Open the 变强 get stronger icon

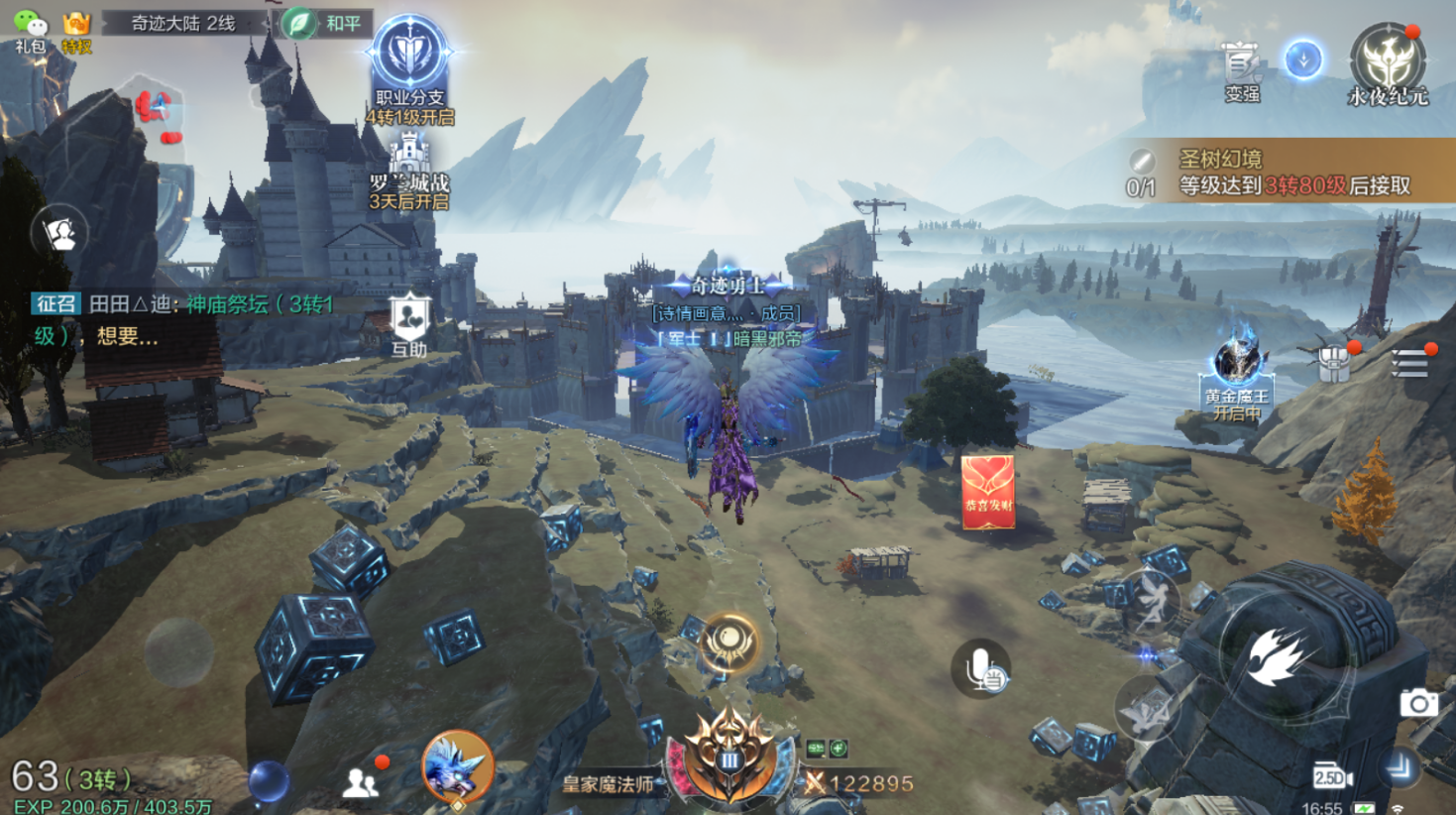(1241, 70)
